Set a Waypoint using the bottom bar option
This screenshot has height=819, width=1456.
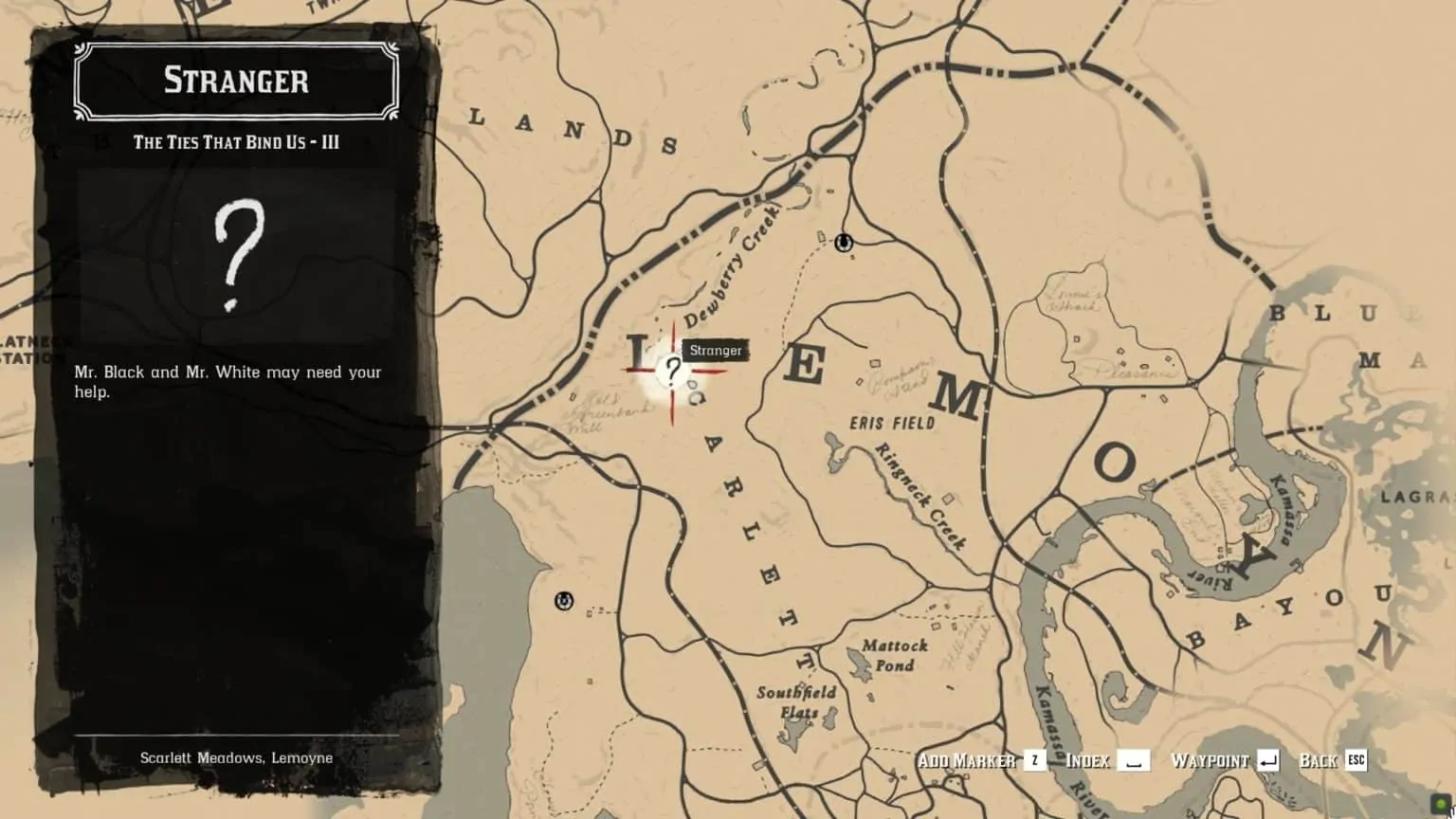(1210, 760)
